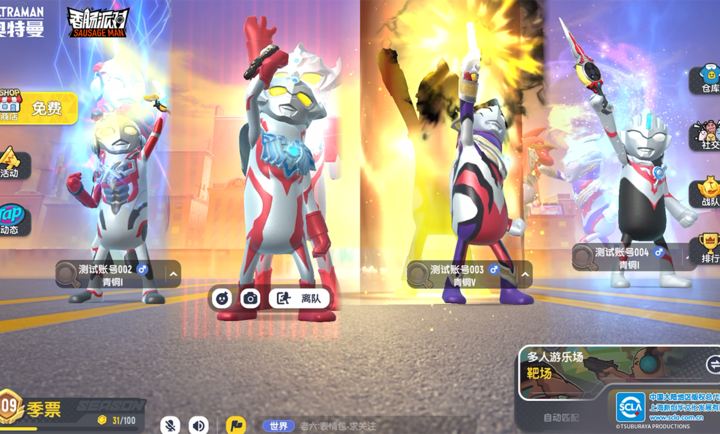Click the yellow flag icon button
Screen dimensions: 720x434
tap(235, 425)
